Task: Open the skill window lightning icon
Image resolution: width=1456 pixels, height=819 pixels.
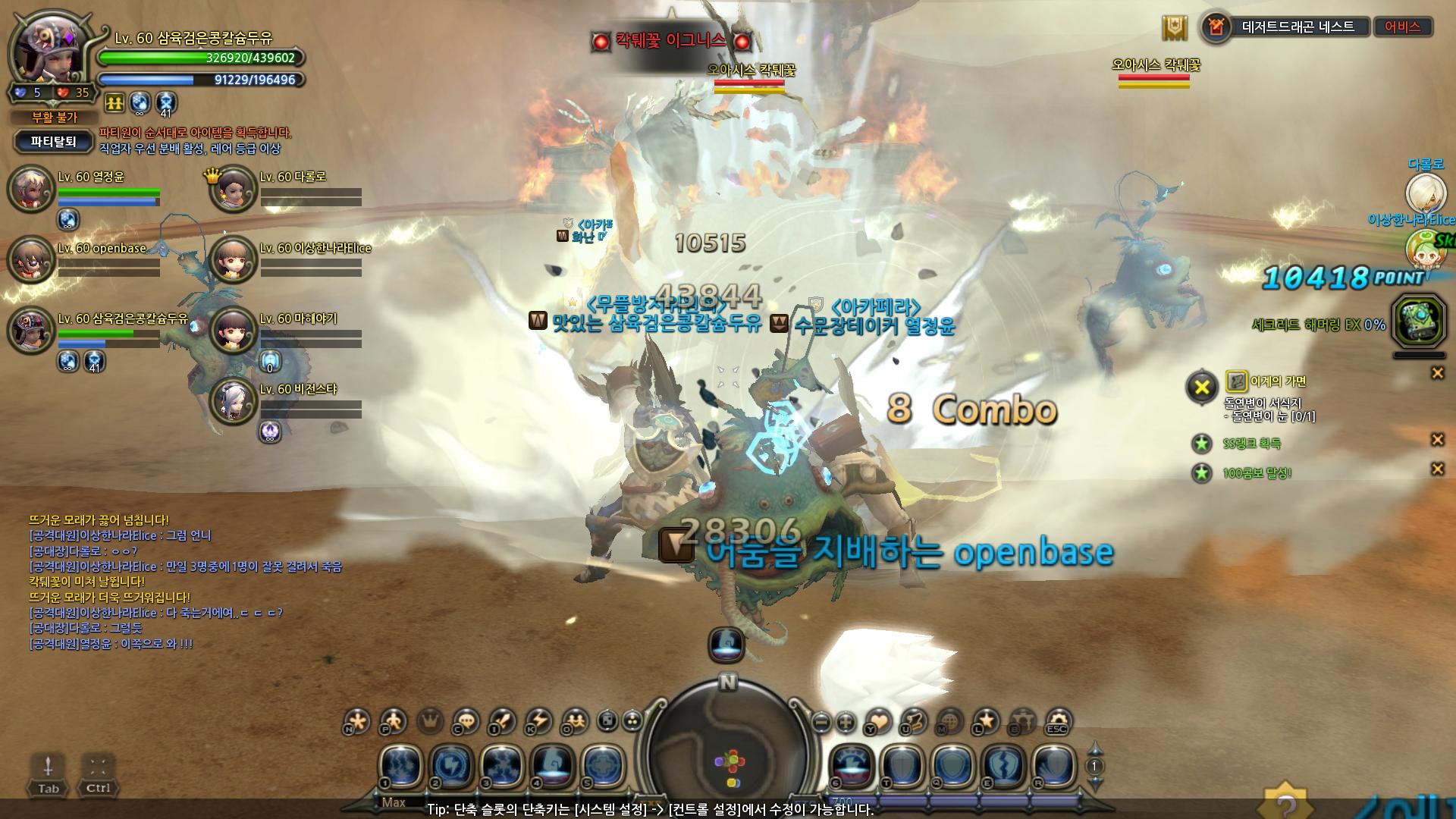Action: (x=539, y=721)
